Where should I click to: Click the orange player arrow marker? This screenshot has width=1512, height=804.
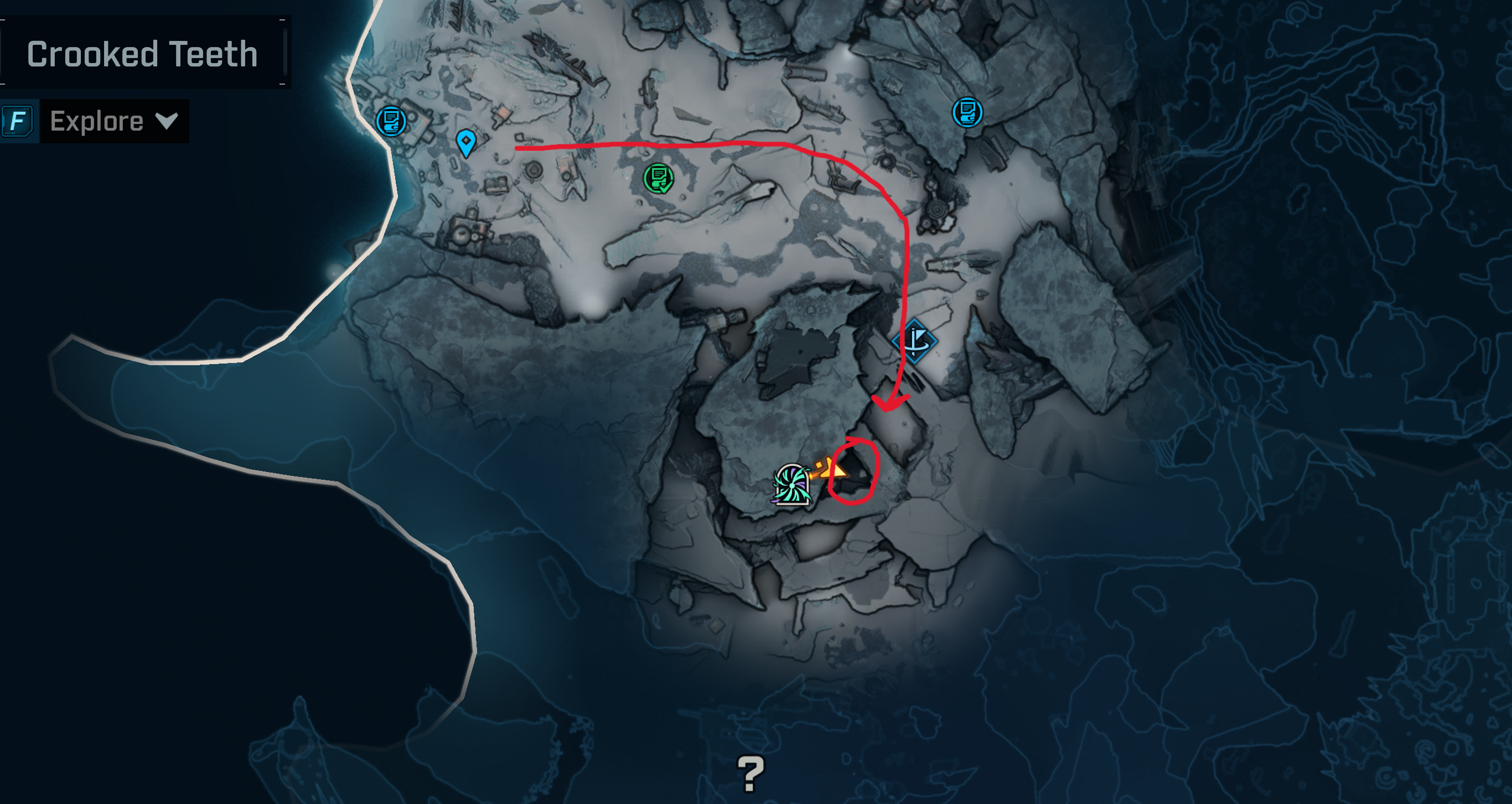836,470
